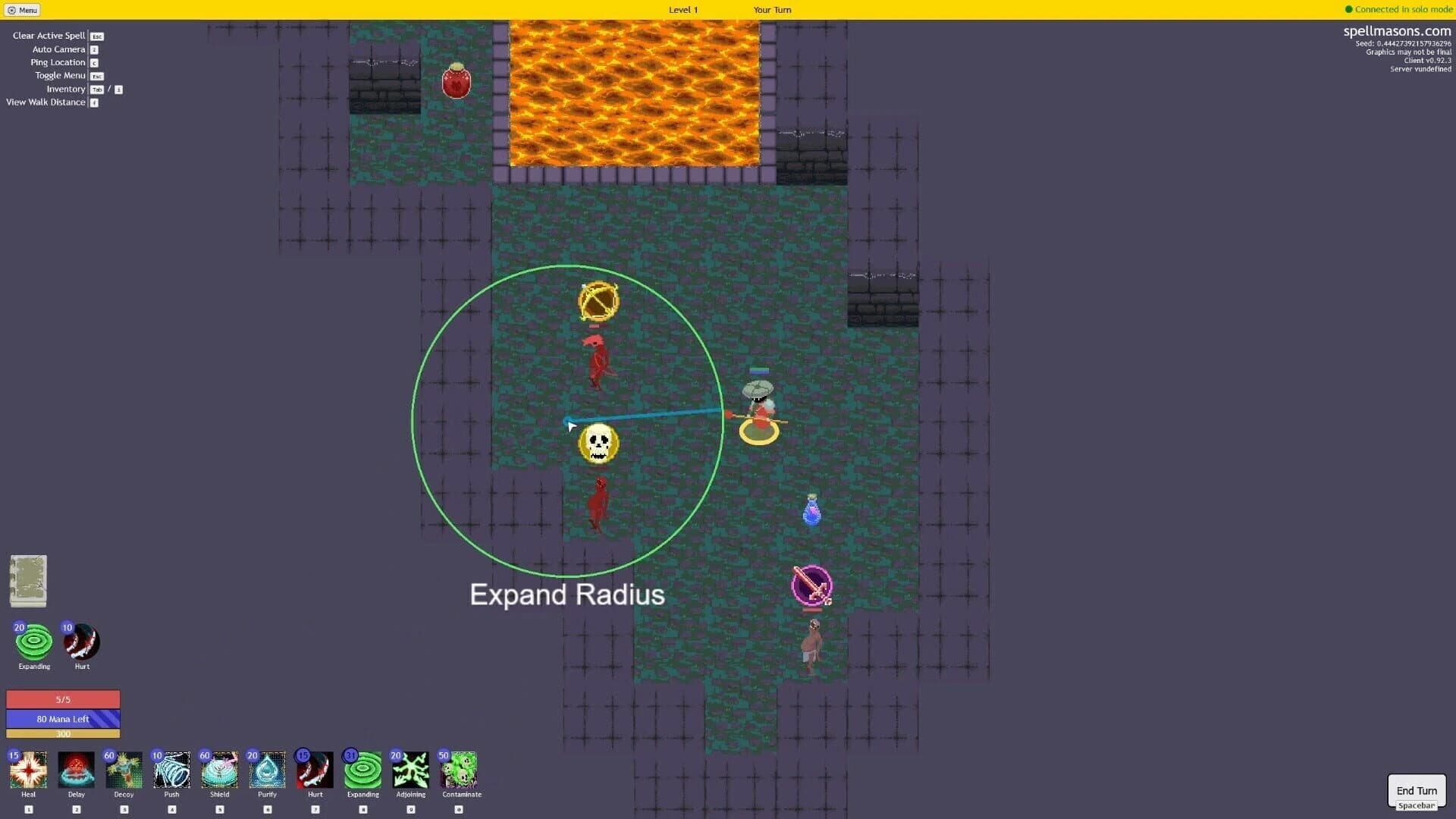Screen dimensions: 1456x819
Task: Toggle View Walk Distance
Action: coord(45,102)
